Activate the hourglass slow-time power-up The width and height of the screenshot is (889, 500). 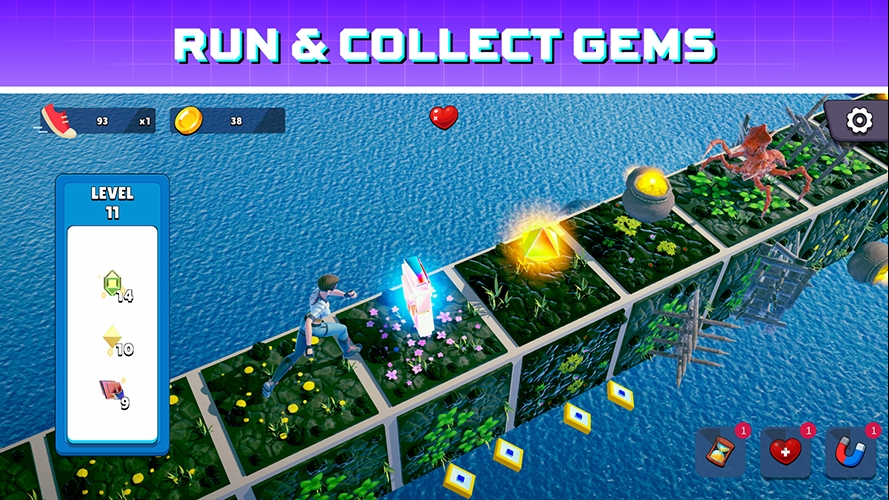(x=720, y=453)
